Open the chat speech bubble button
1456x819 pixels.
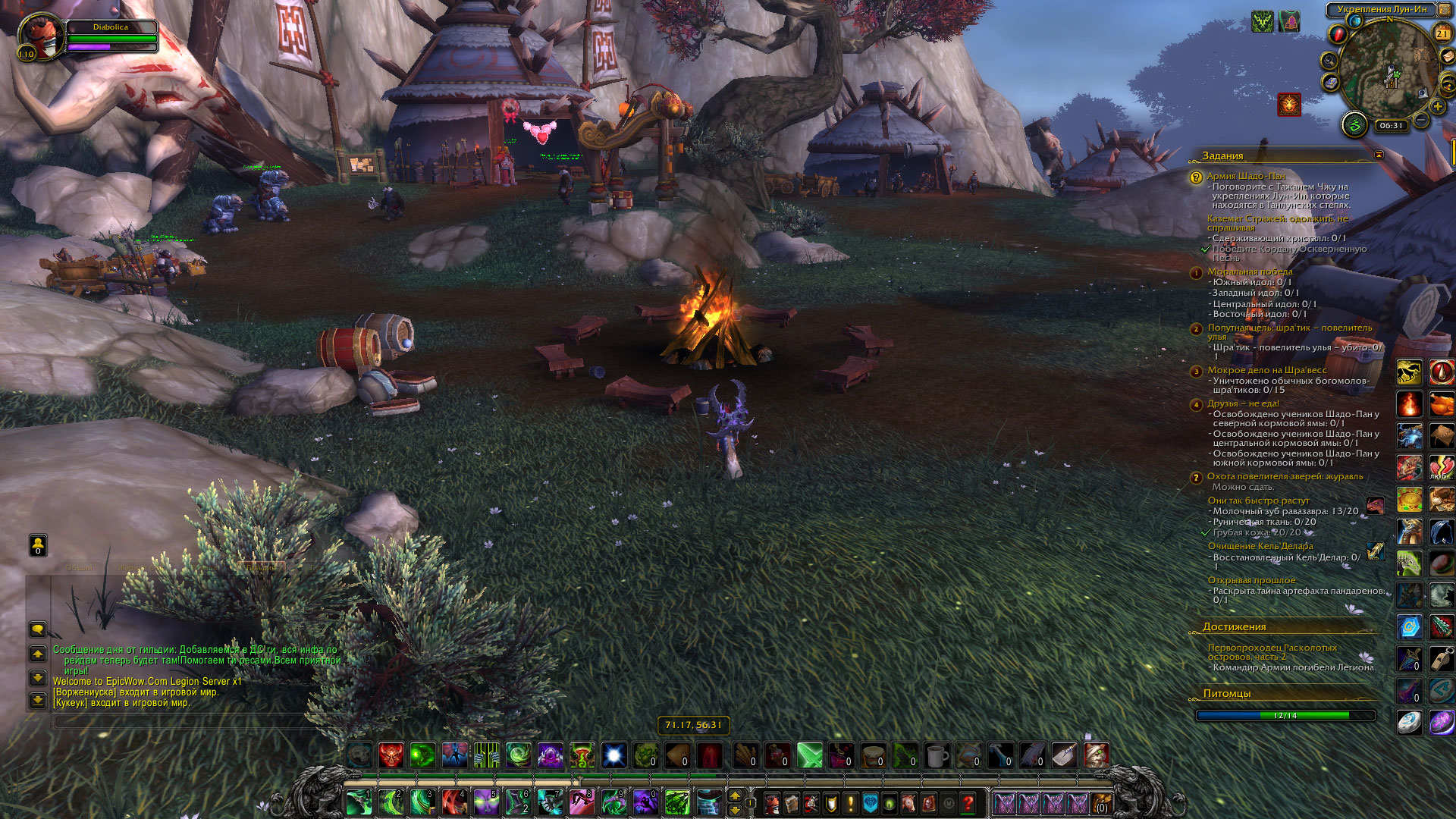37,629
